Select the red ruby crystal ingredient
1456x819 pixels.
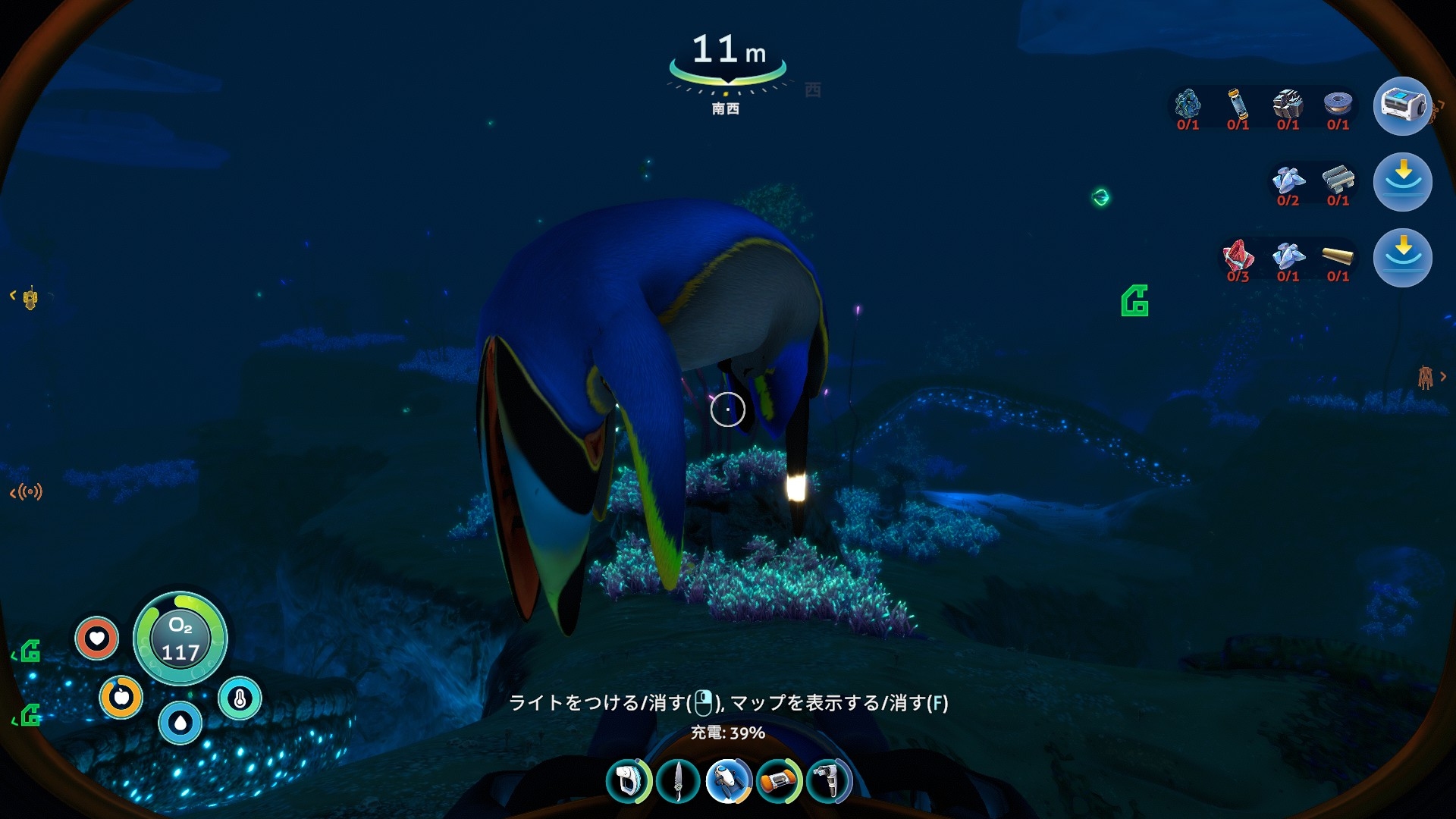1238,256
